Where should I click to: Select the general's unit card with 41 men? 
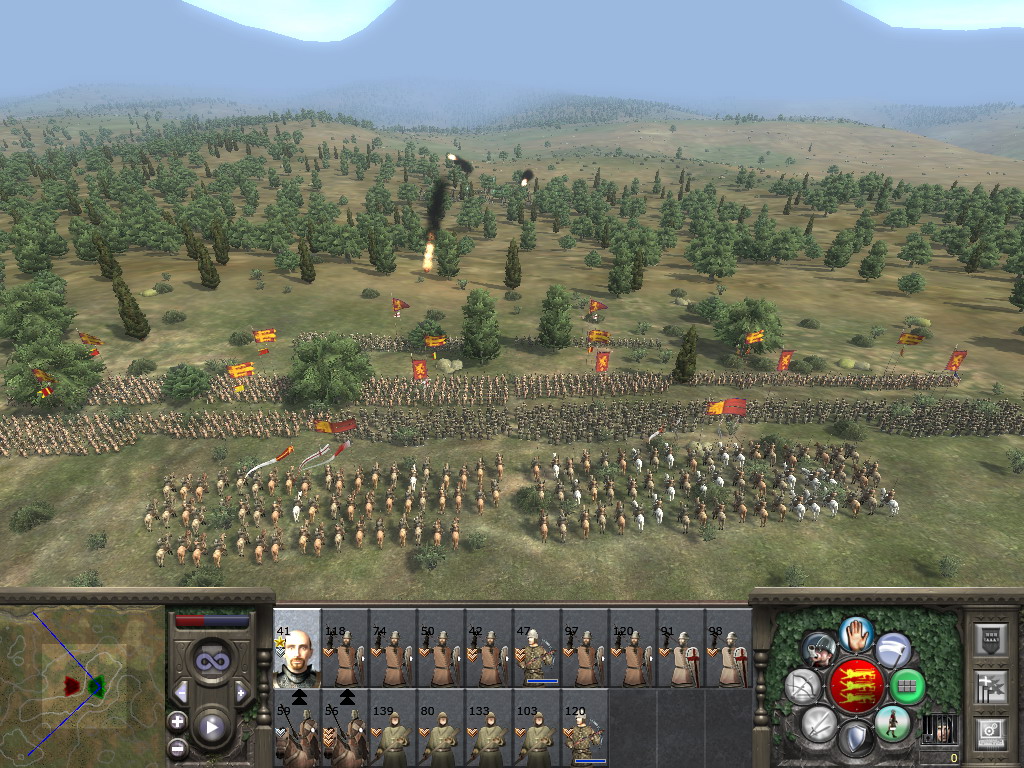tap(296, 647)
